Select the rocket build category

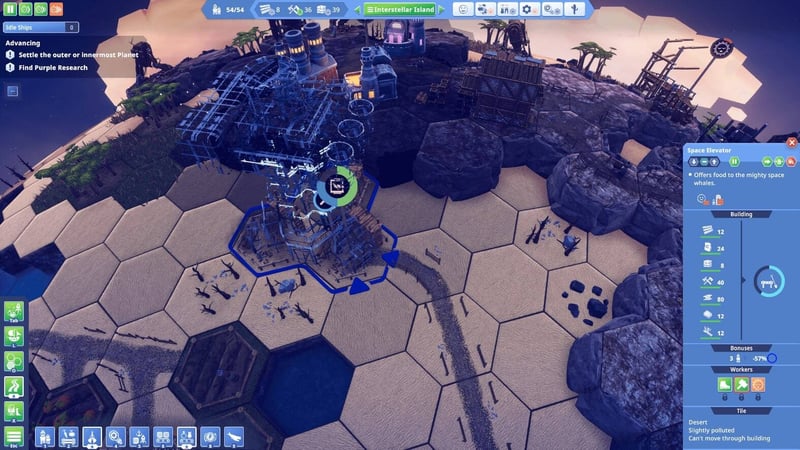click(92, 436)
